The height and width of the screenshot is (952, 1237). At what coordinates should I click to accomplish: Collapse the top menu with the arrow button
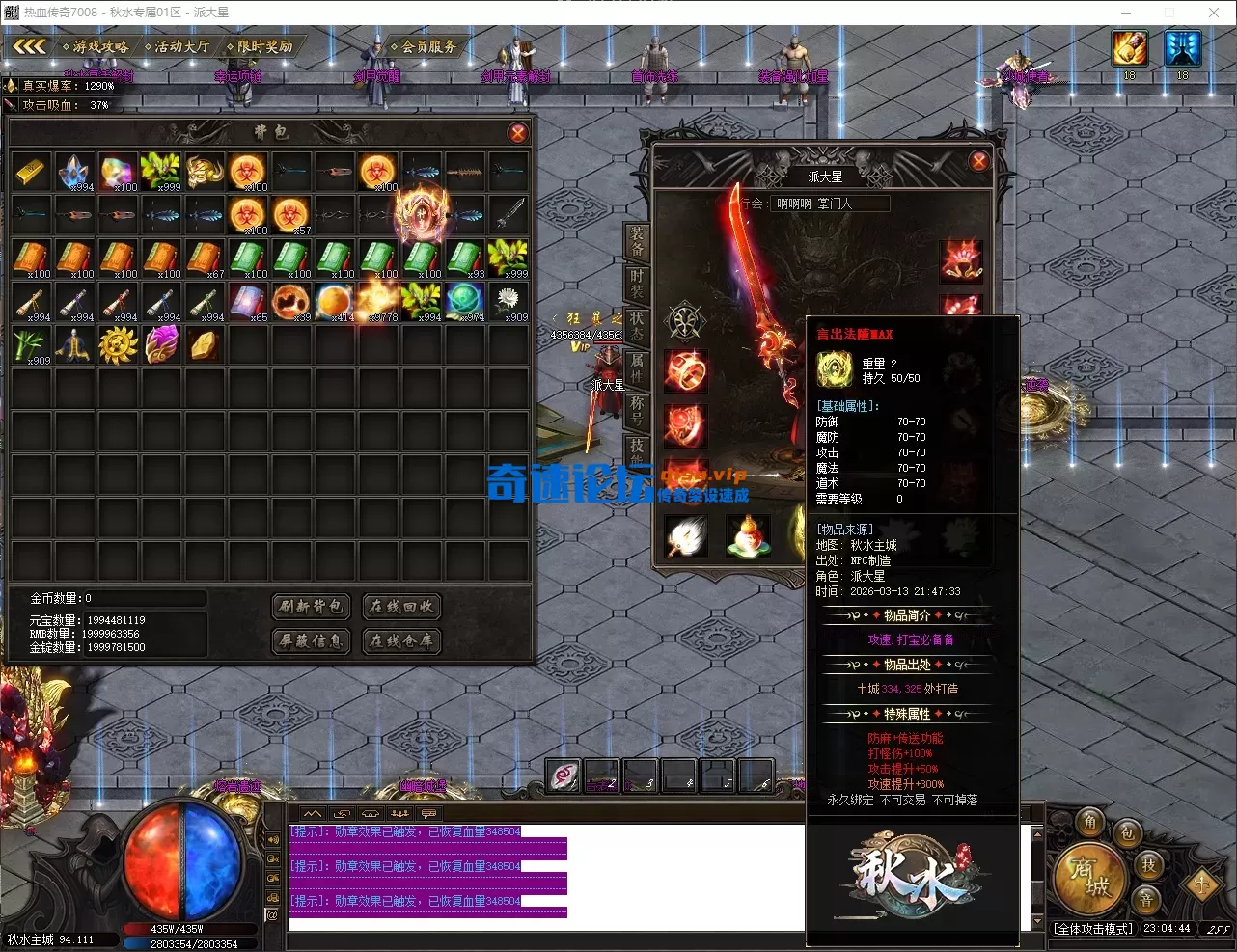coord(30,46)
